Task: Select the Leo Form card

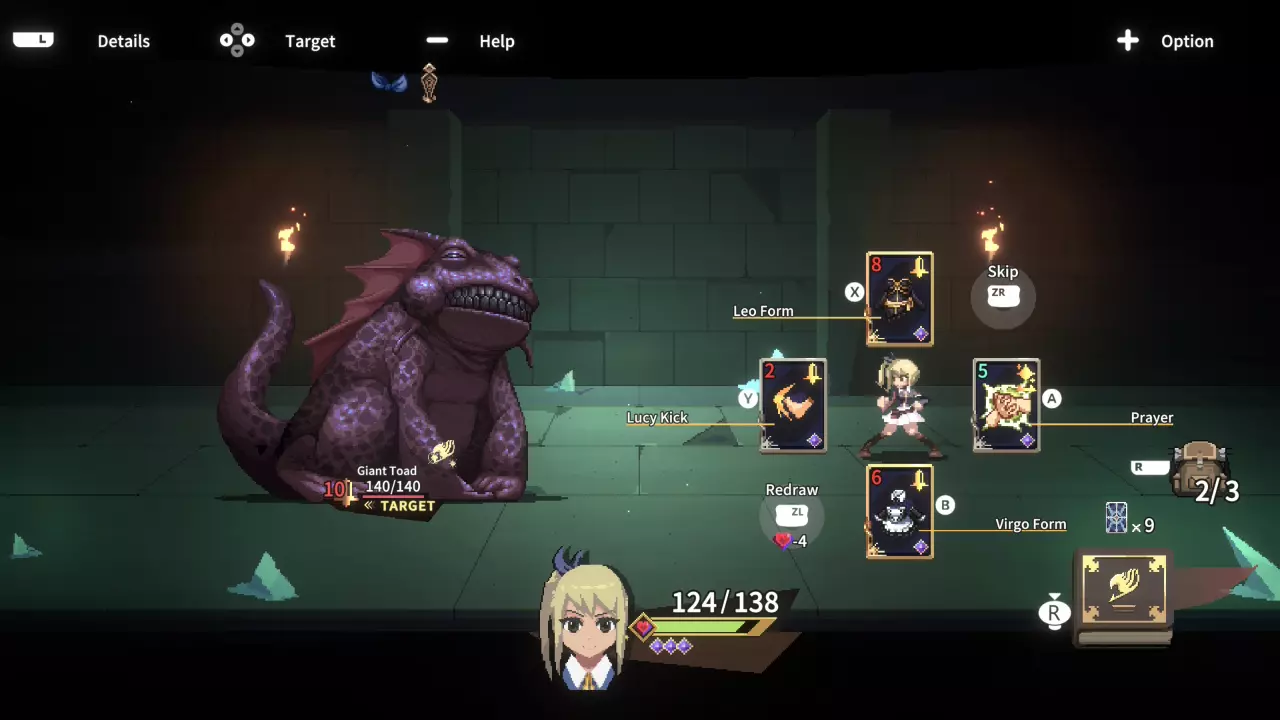Action: (900, 299)
